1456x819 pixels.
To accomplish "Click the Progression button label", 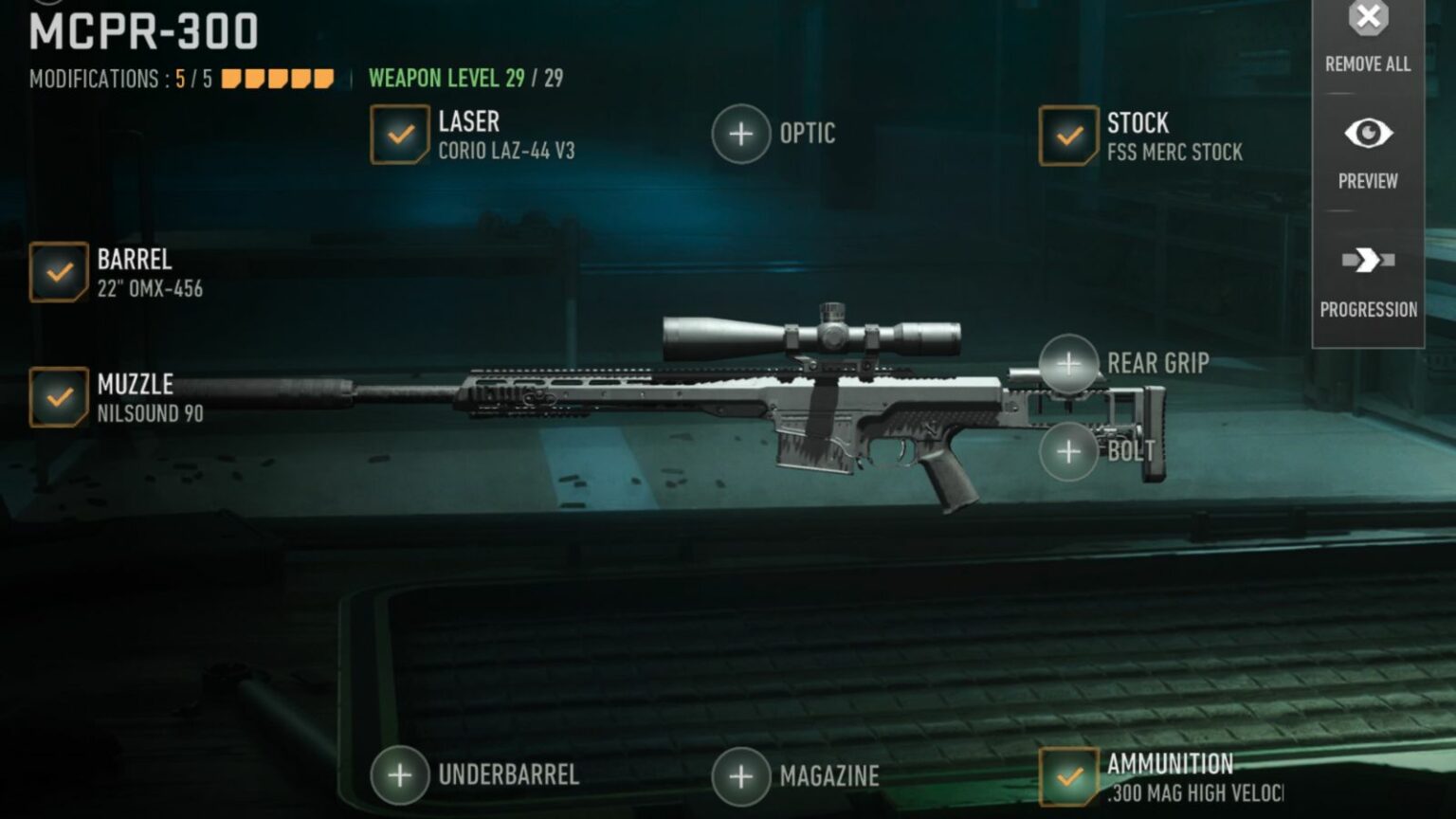I will coord(1368,309).
